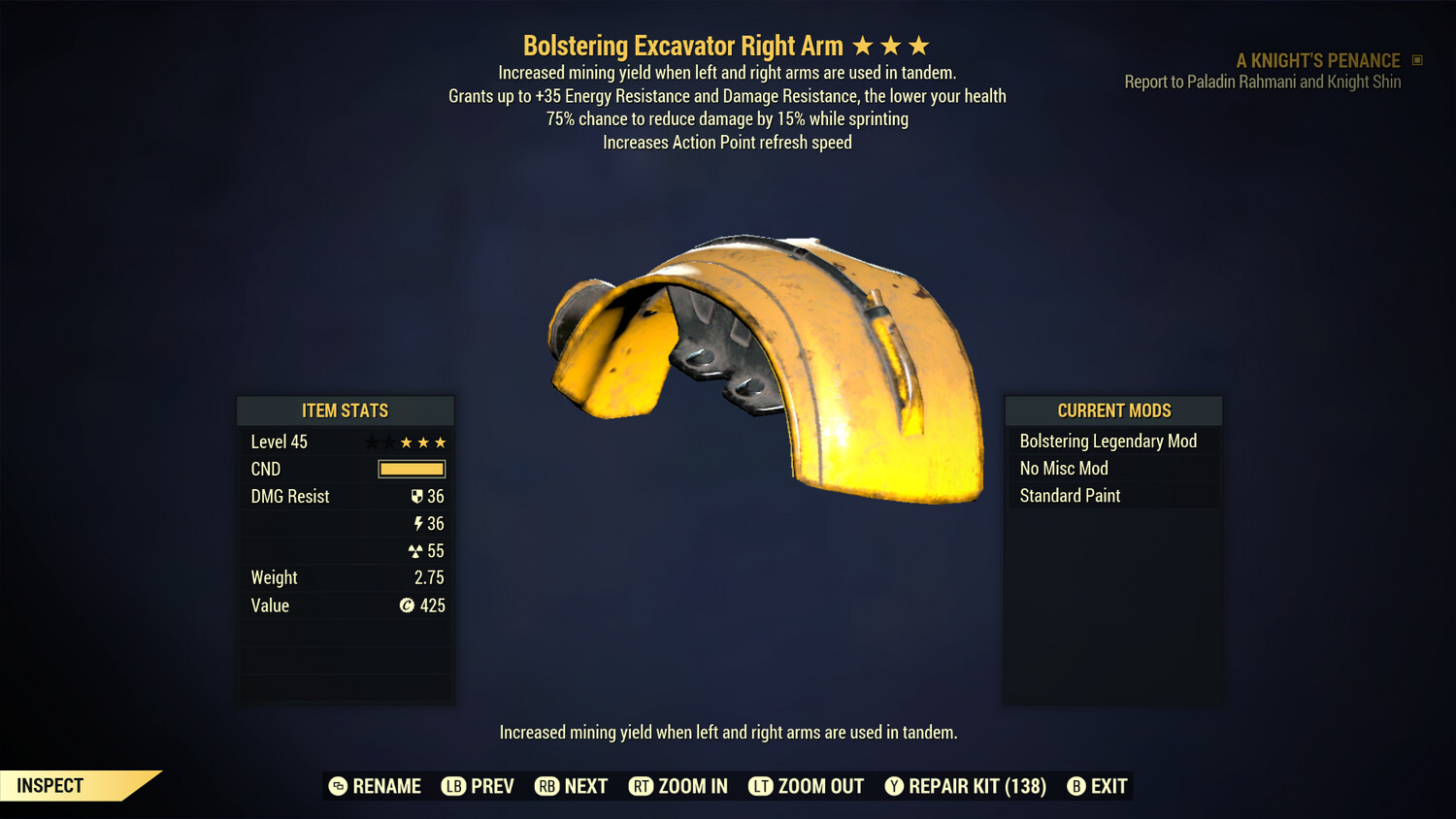The width and height of the screenshot is (1456, 819).
Task: Select the CURRENT MODS panel header
Action: pos(1112,410)
